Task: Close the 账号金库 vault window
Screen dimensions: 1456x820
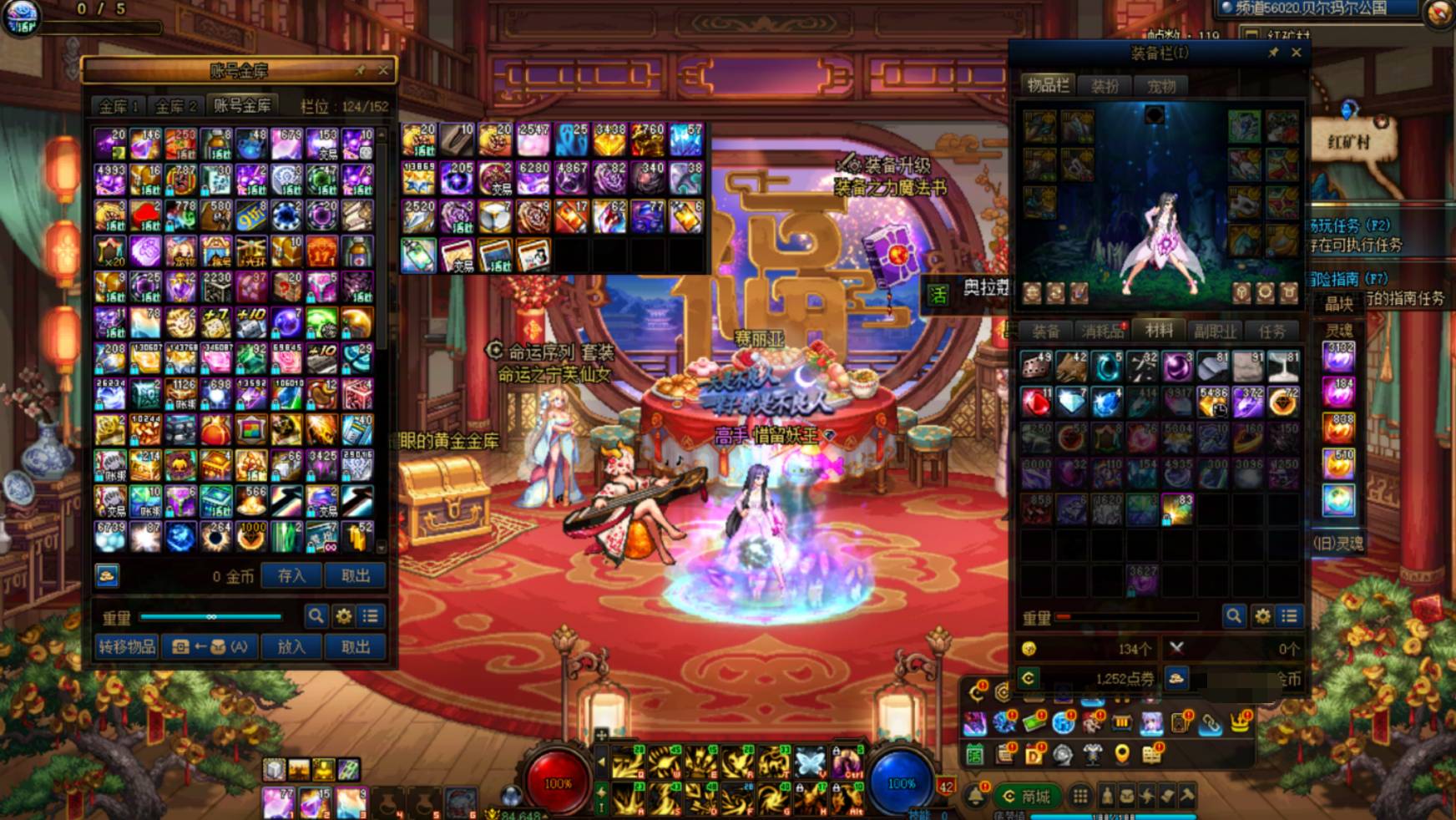Action: [383, 70]
